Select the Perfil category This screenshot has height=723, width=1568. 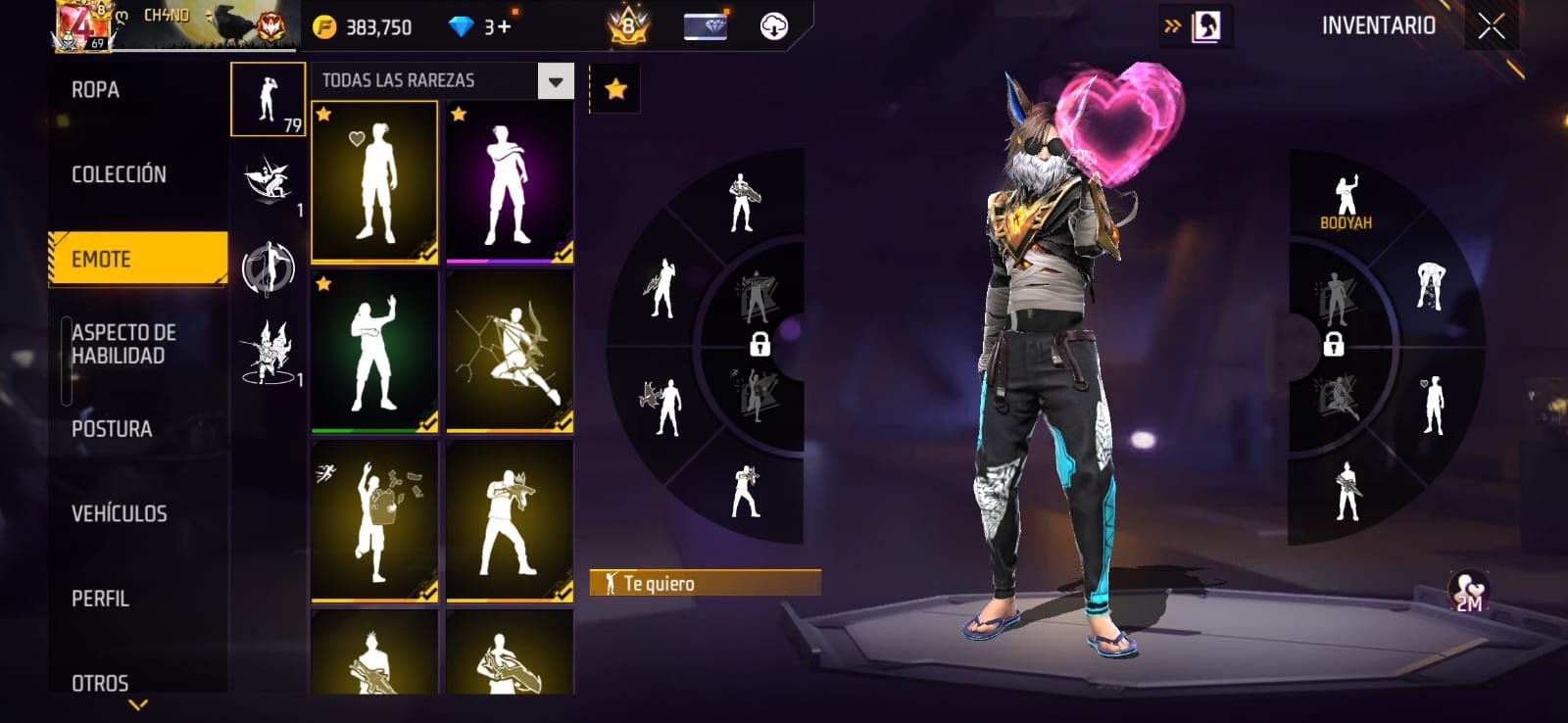pos(100,599)
